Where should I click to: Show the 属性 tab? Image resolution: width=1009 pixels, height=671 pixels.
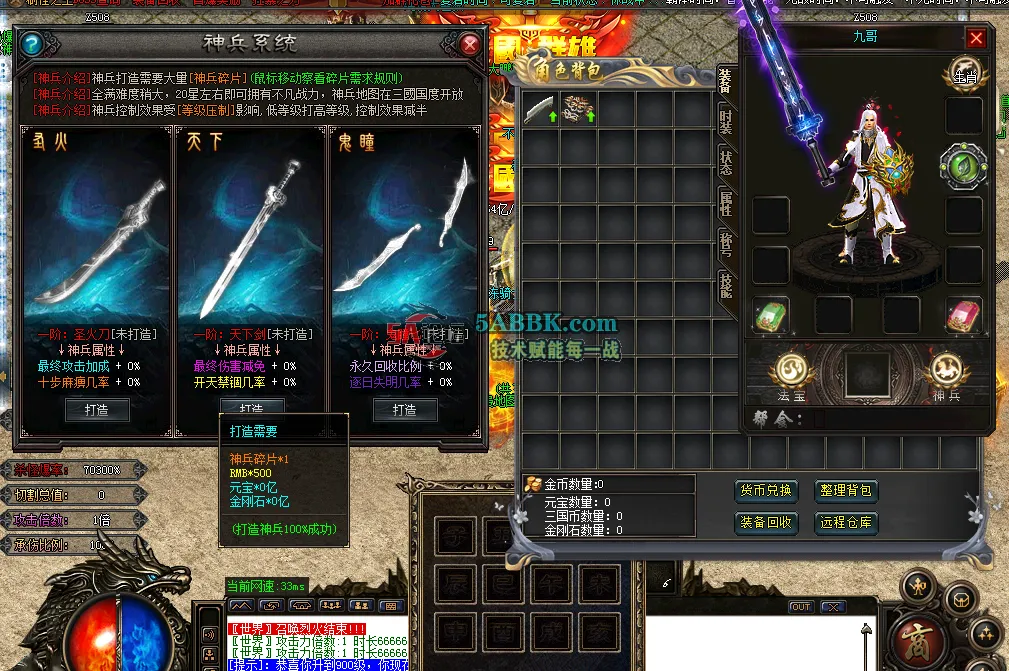point(726,204)
